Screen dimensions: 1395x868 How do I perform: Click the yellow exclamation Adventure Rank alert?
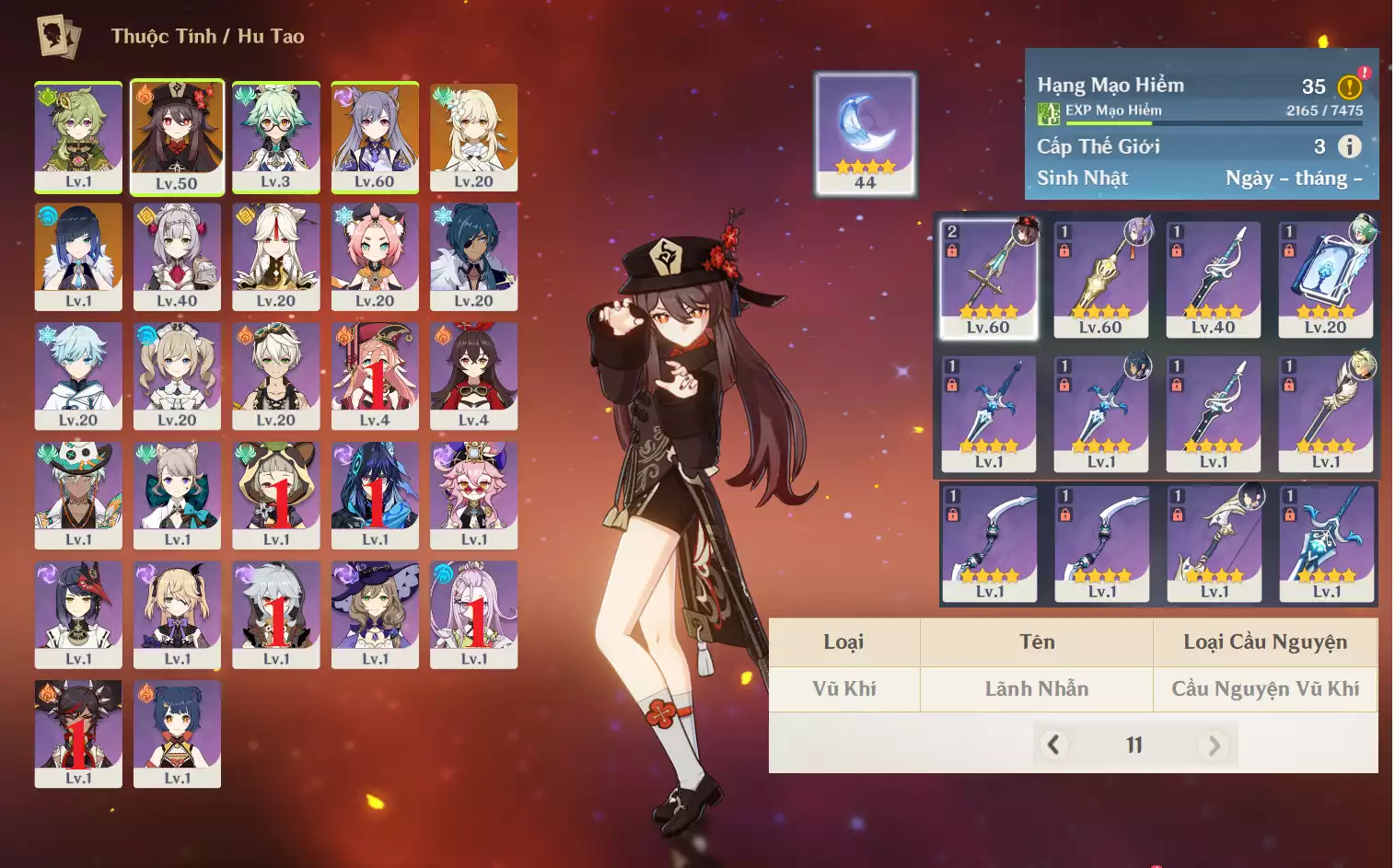tap(1350, 87)
